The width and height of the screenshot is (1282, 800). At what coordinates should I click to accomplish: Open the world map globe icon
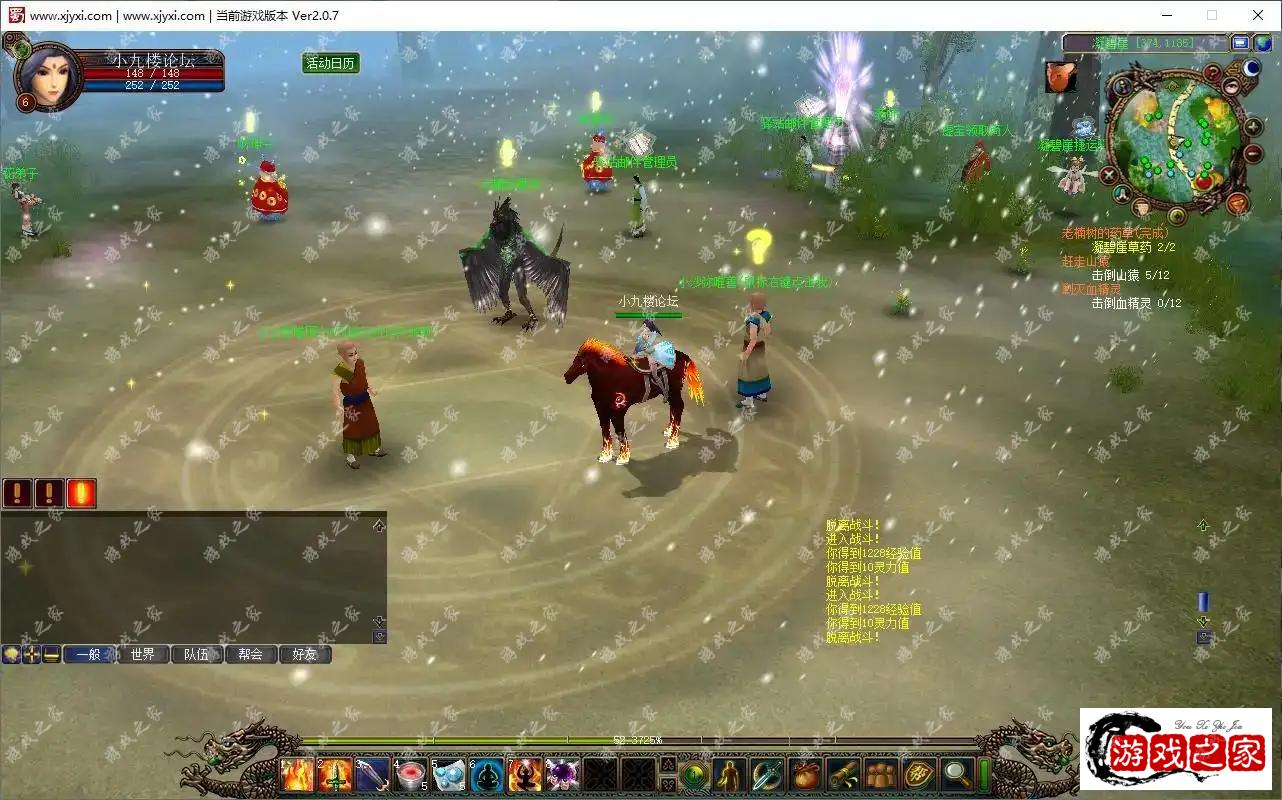click(1264, 43)
